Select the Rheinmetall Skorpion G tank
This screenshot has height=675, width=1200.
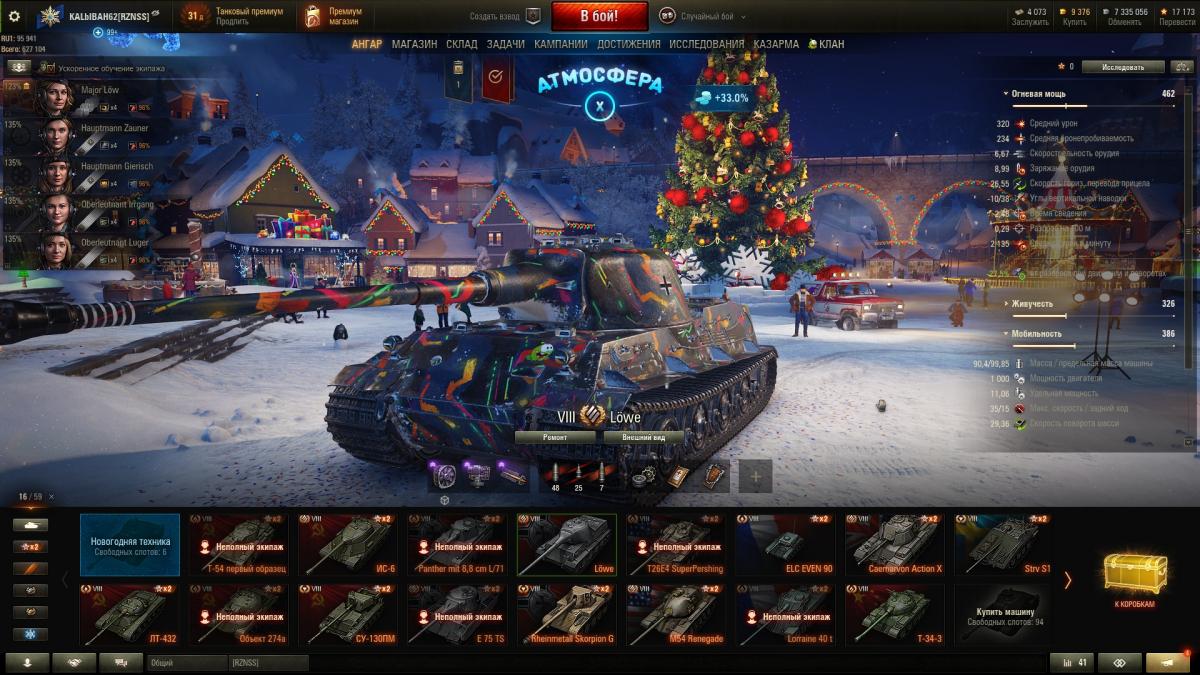(x=565, y=614)
